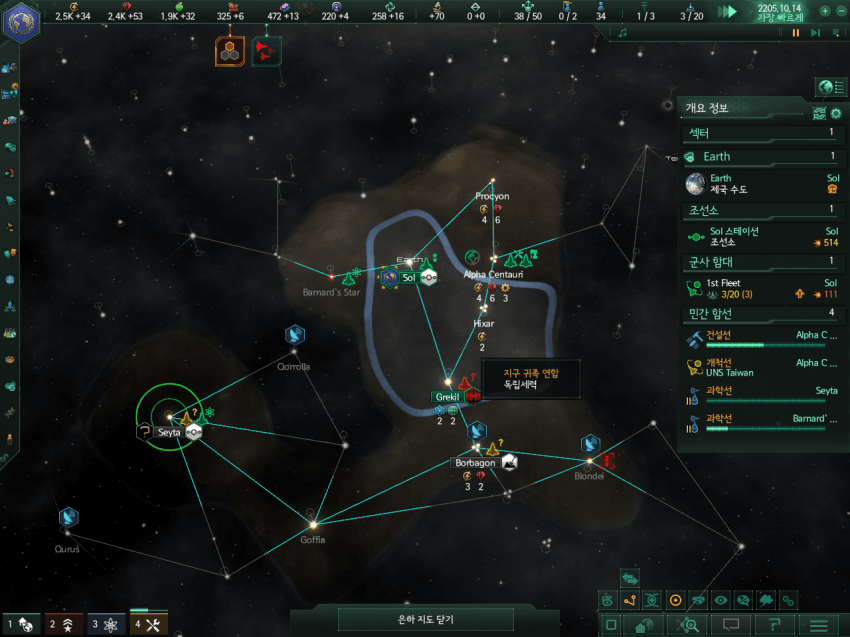Select the Earth capital planet row
This screenshot has width=850, height=637.
[762, 183]
